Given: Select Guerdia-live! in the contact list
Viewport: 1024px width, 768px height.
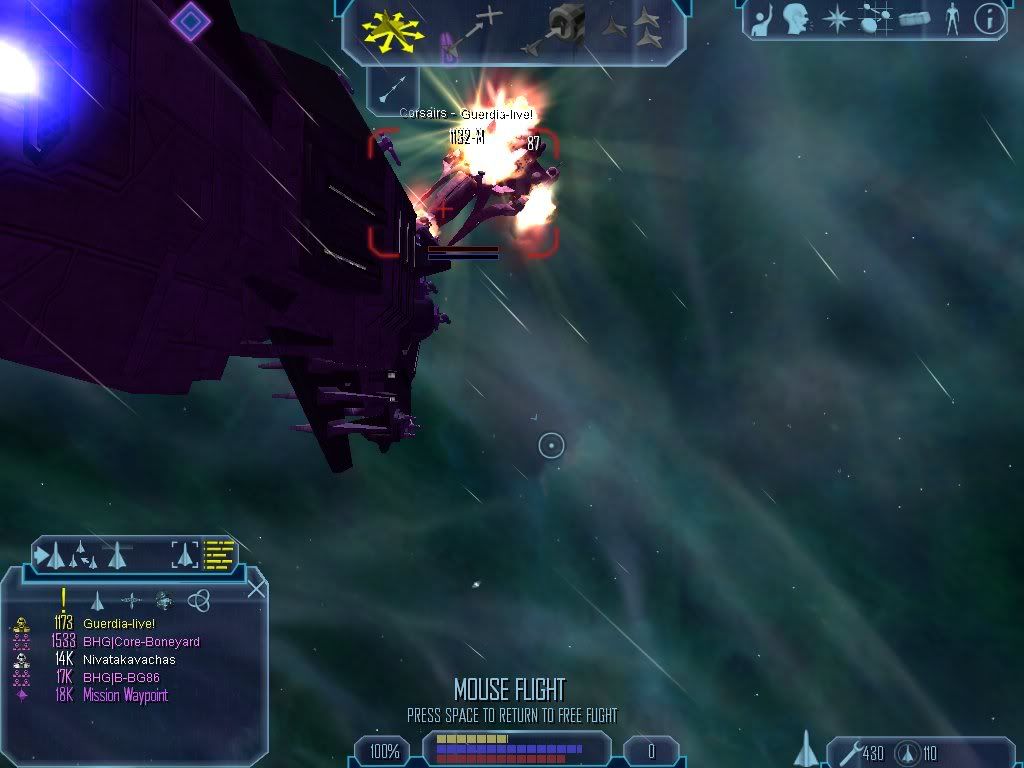Looking at the screenshot, I should pos(119,624).
